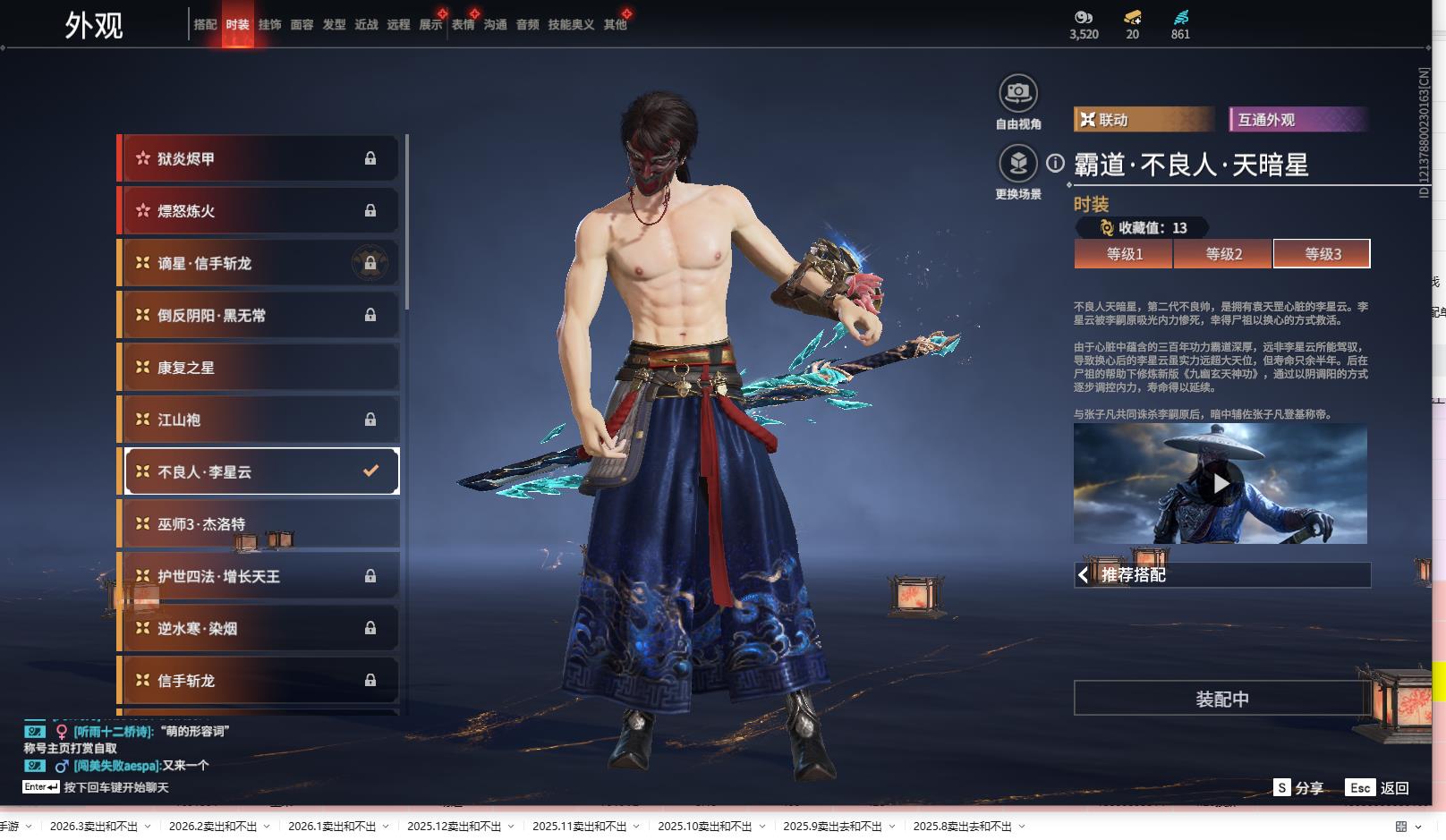Select the 等级2 outfit level
This screenshot has width=1446, height=840.
pyautogui.click(x=1223, y=254)
